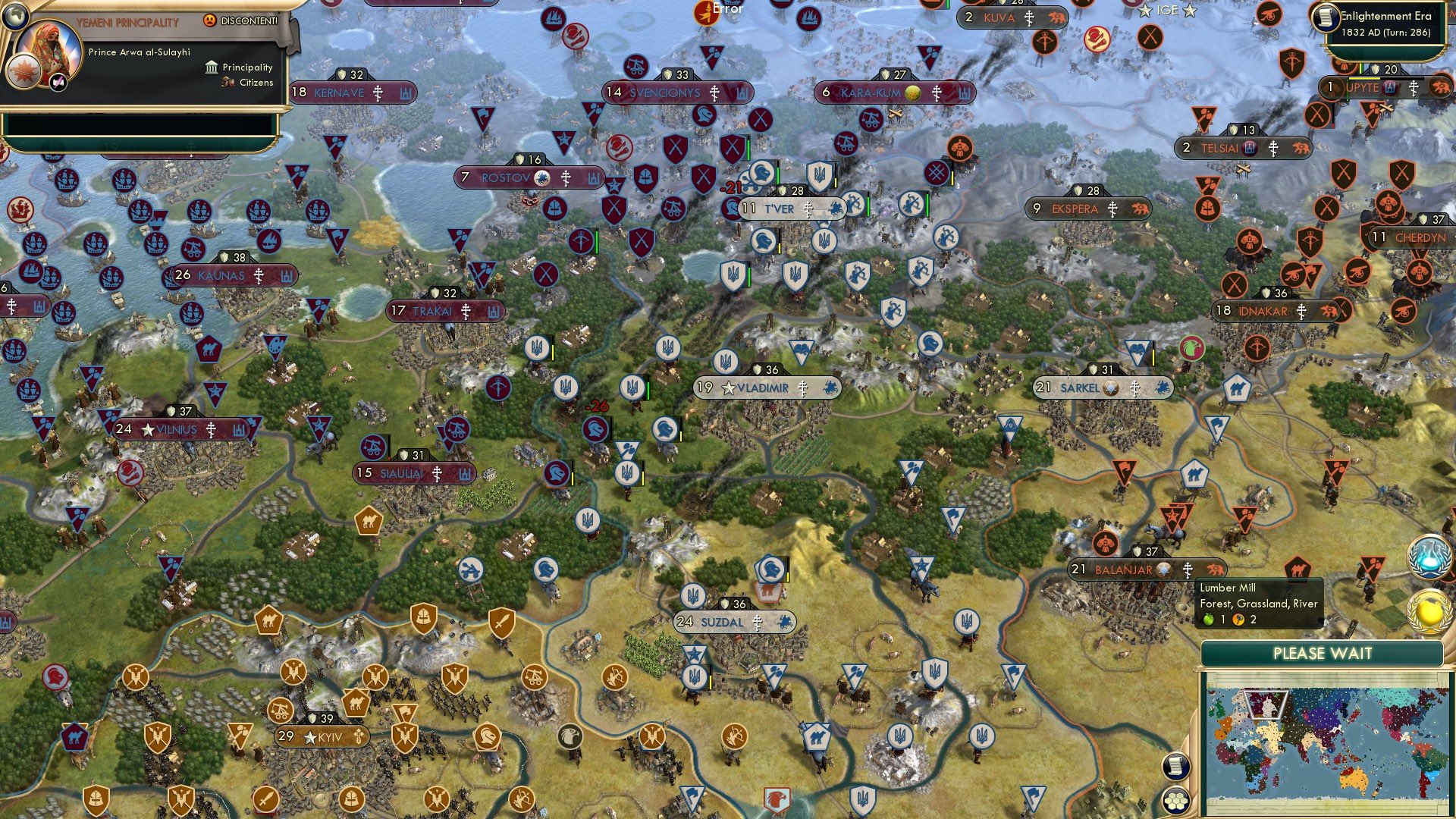Click the production building icon on Kernave's banner
Screen dimensions: 1456x819
(405, 93)
